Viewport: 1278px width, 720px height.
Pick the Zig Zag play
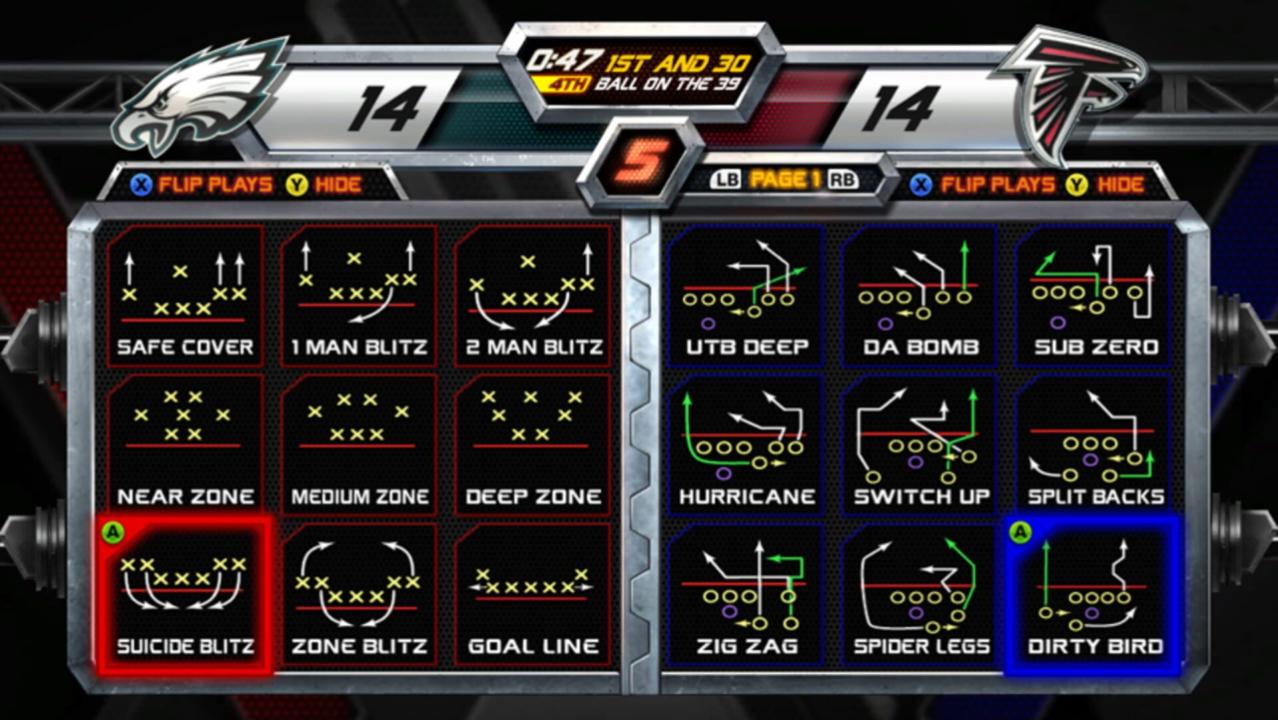[747, 595]
